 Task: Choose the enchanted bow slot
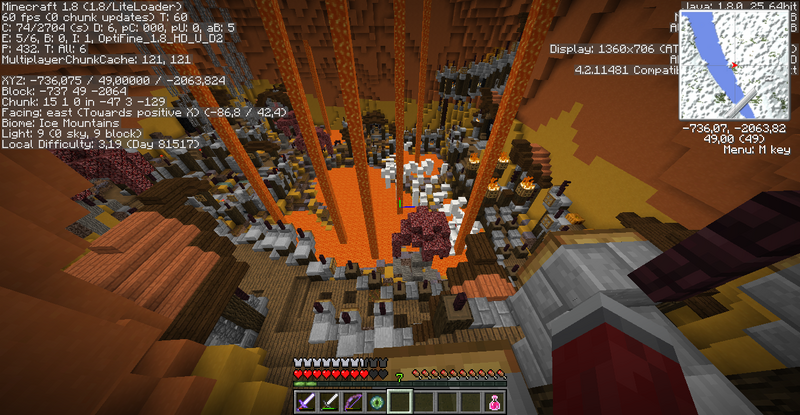click(353, 402)
